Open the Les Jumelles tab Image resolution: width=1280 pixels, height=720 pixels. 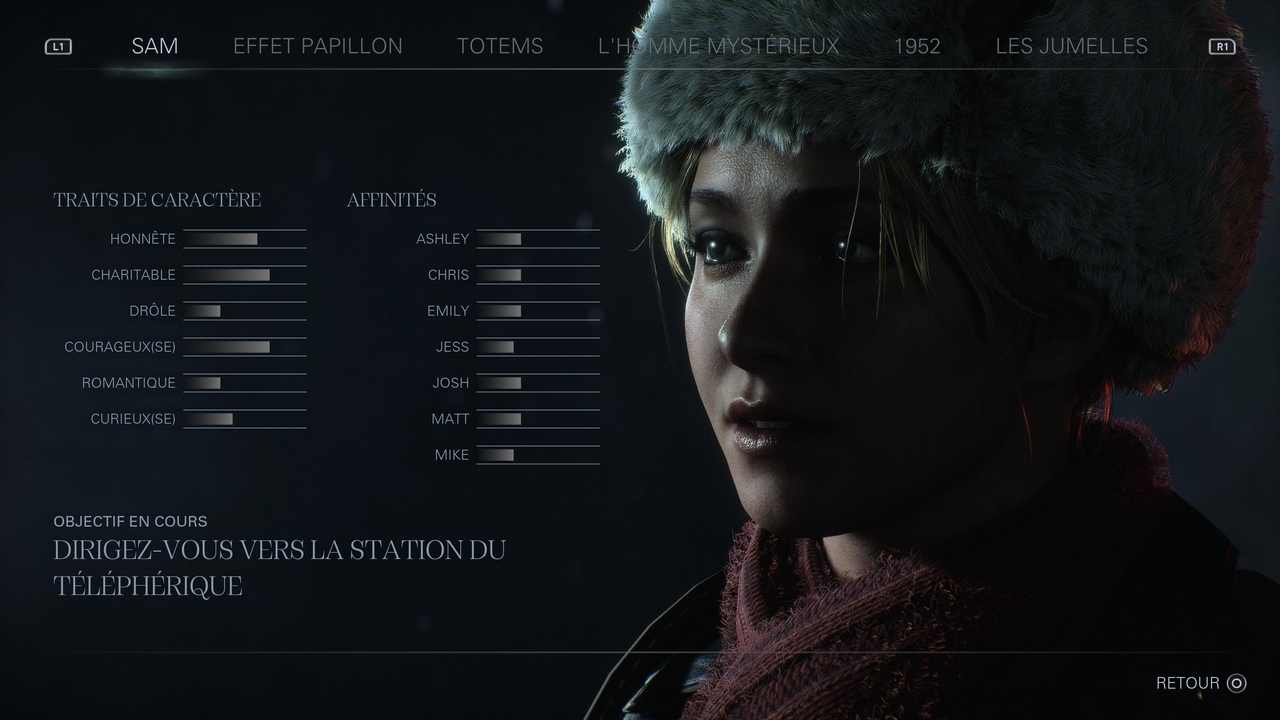tap(1071, 46)
